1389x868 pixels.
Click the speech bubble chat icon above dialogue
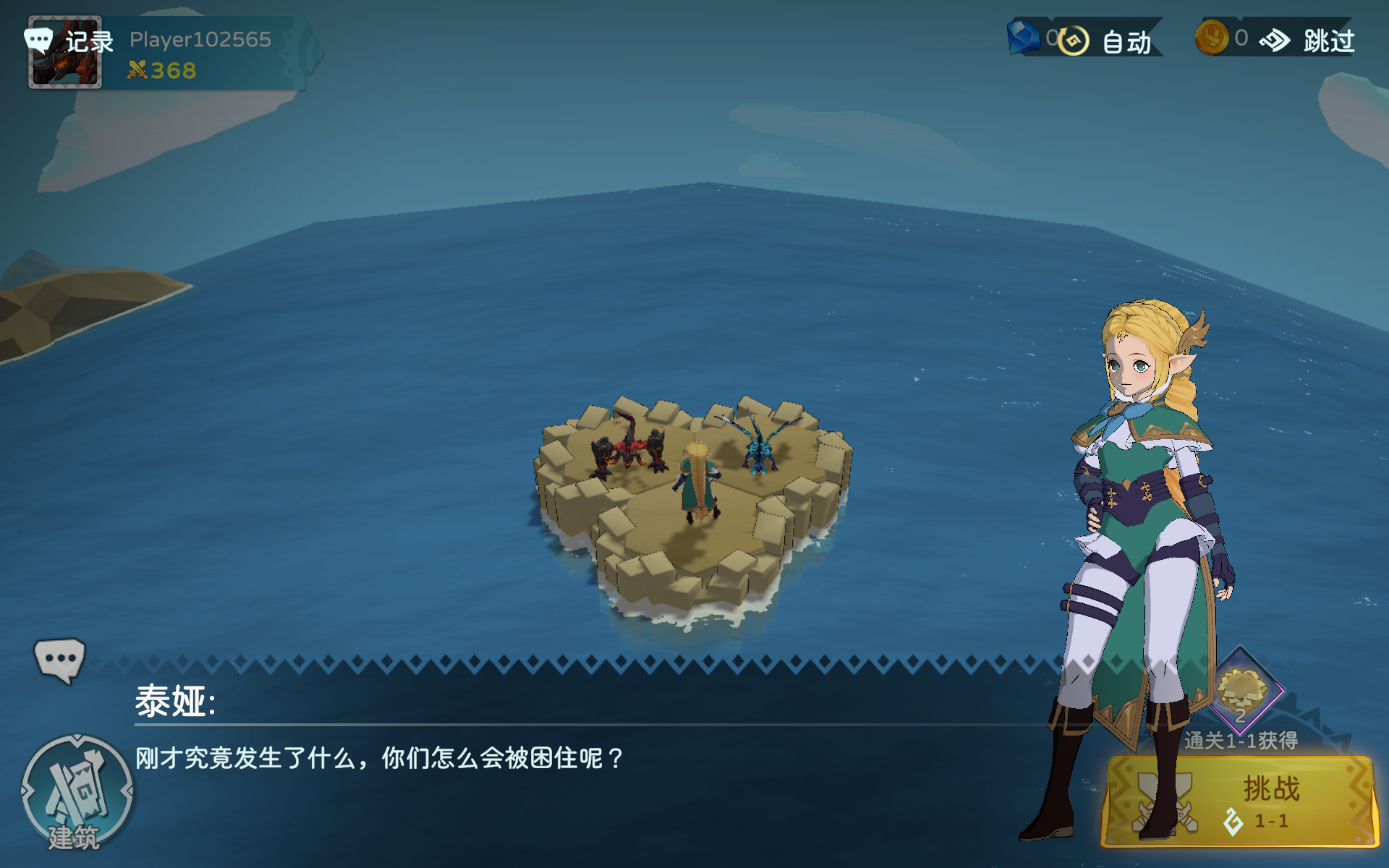(x=59, y=659)
